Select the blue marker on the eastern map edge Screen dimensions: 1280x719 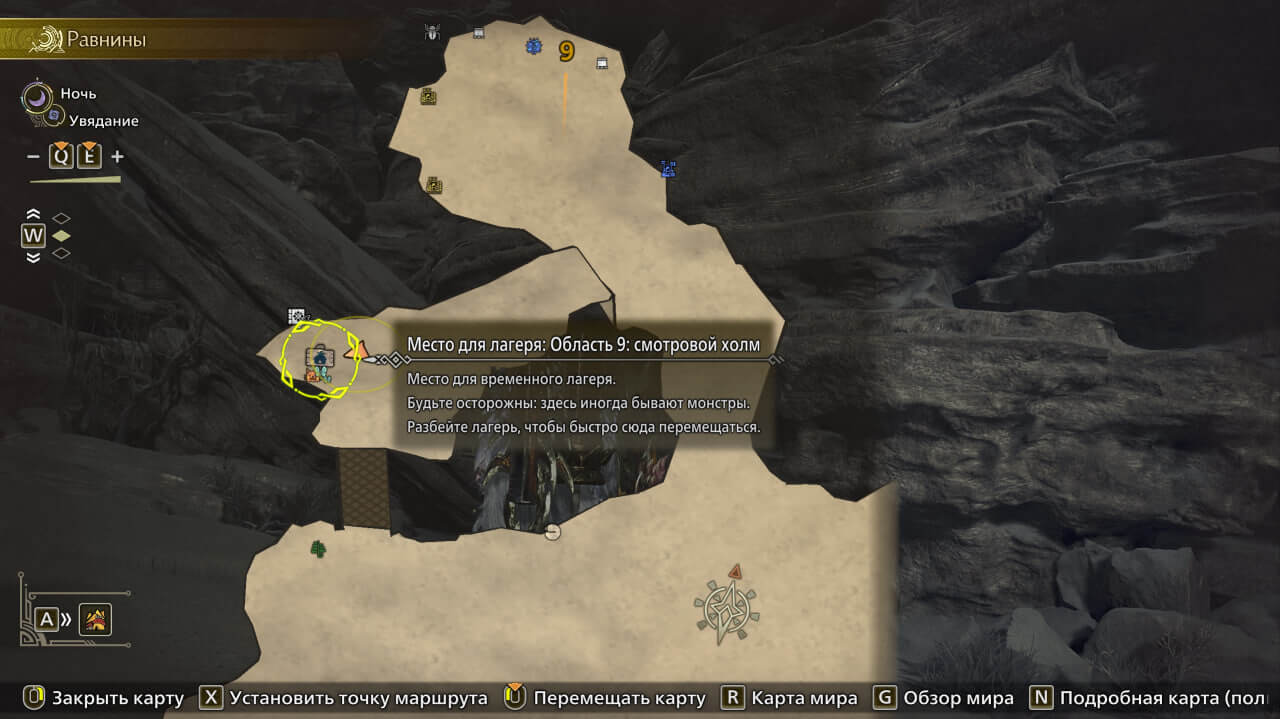669,169
